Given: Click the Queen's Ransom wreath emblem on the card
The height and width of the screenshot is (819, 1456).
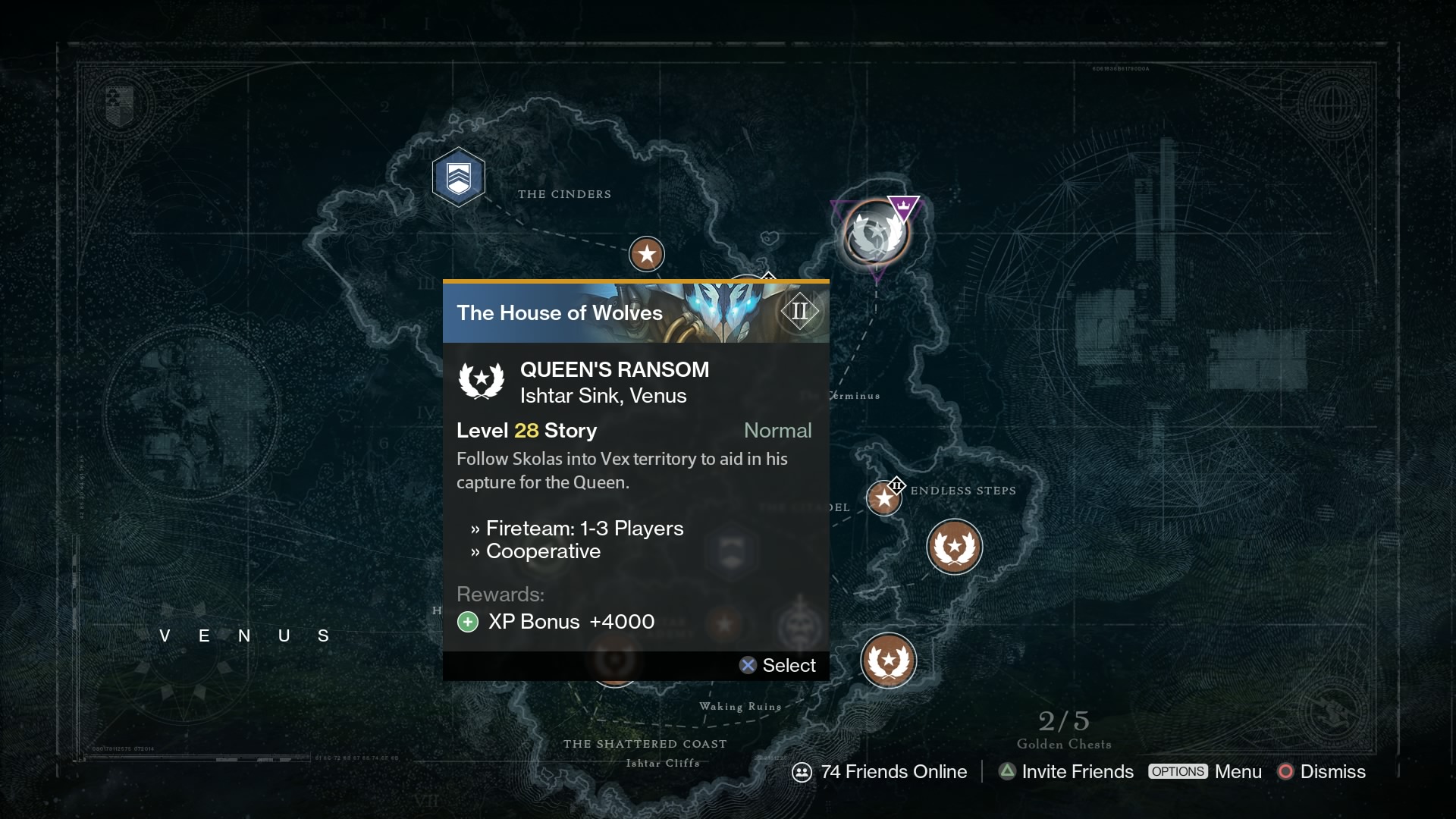Looking at the screenshot, I should (483, 381).
